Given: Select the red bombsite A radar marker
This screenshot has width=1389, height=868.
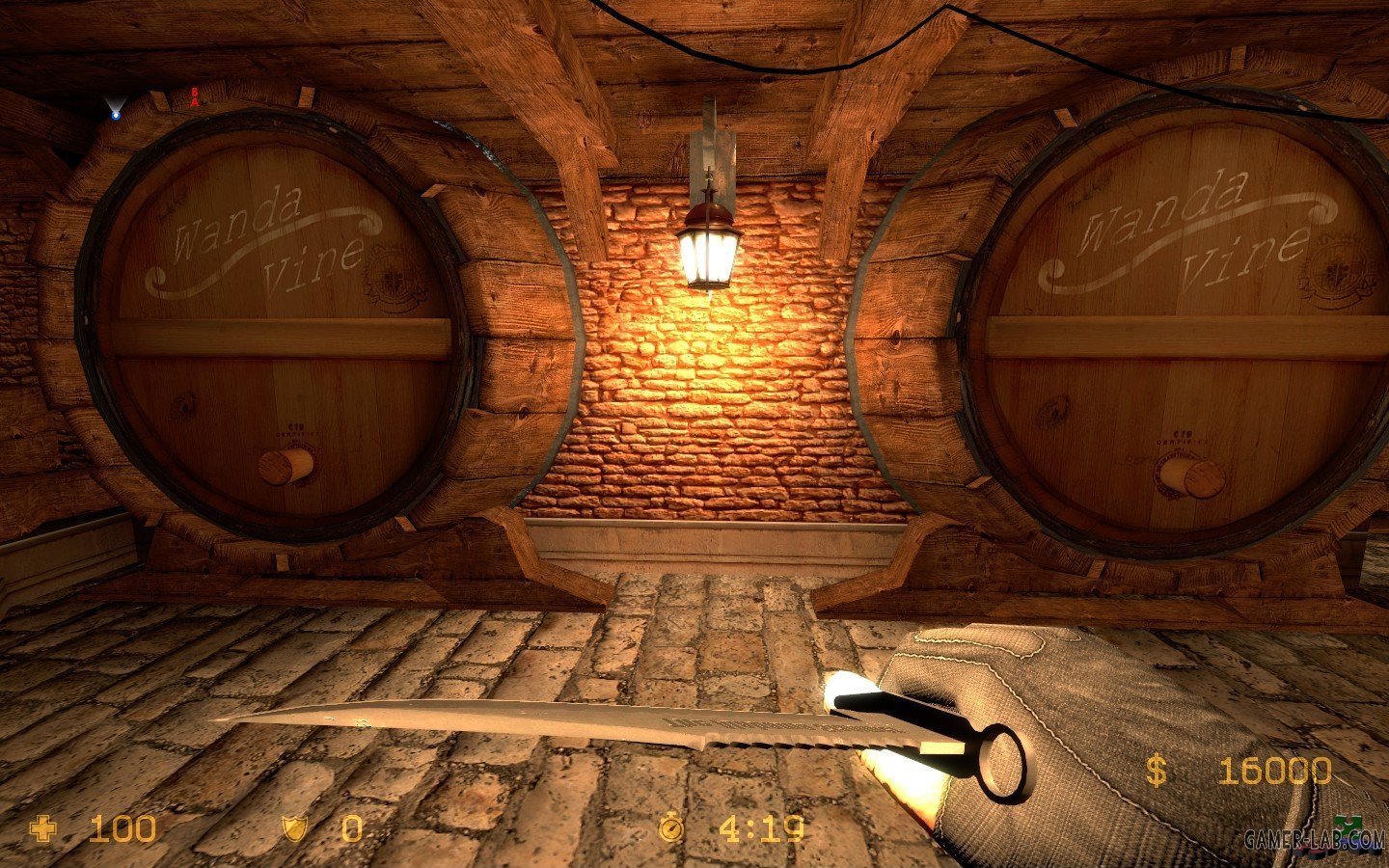Looking at the screenshot, I should pyautogui.click(x=195, y=102).
